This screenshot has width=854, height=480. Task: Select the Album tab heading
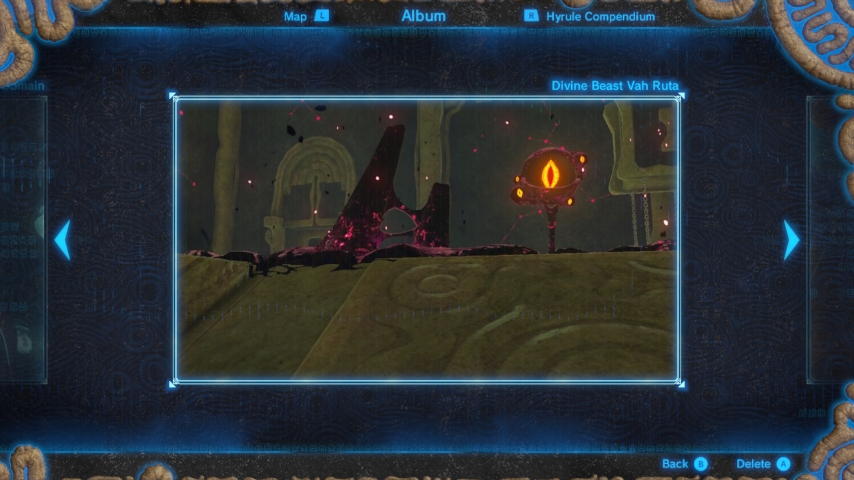423,16
